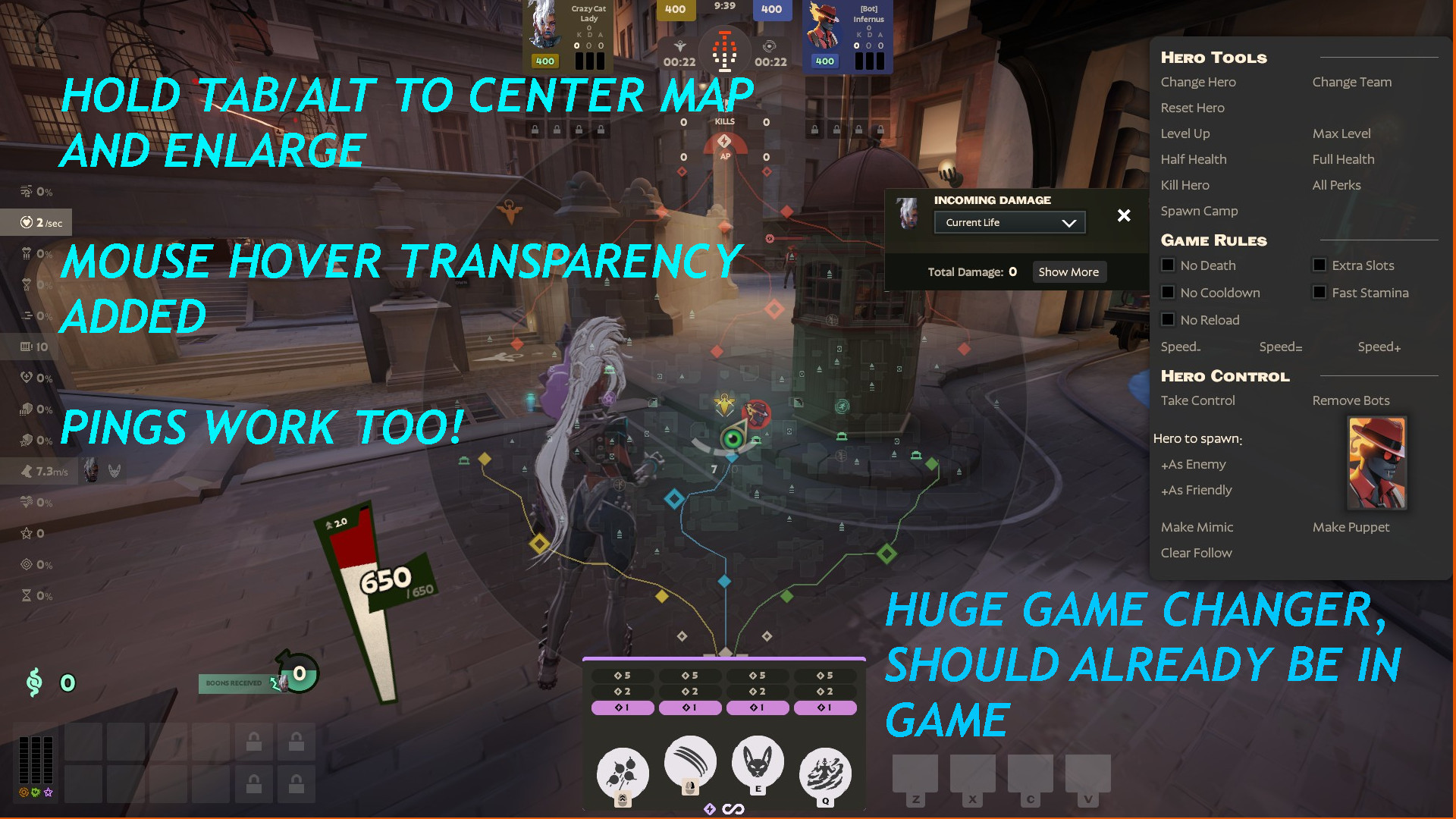Click the Infernus hero-to-spawn thumbnail
The width and height of the screenshot is (1456, 819).
1375,463
